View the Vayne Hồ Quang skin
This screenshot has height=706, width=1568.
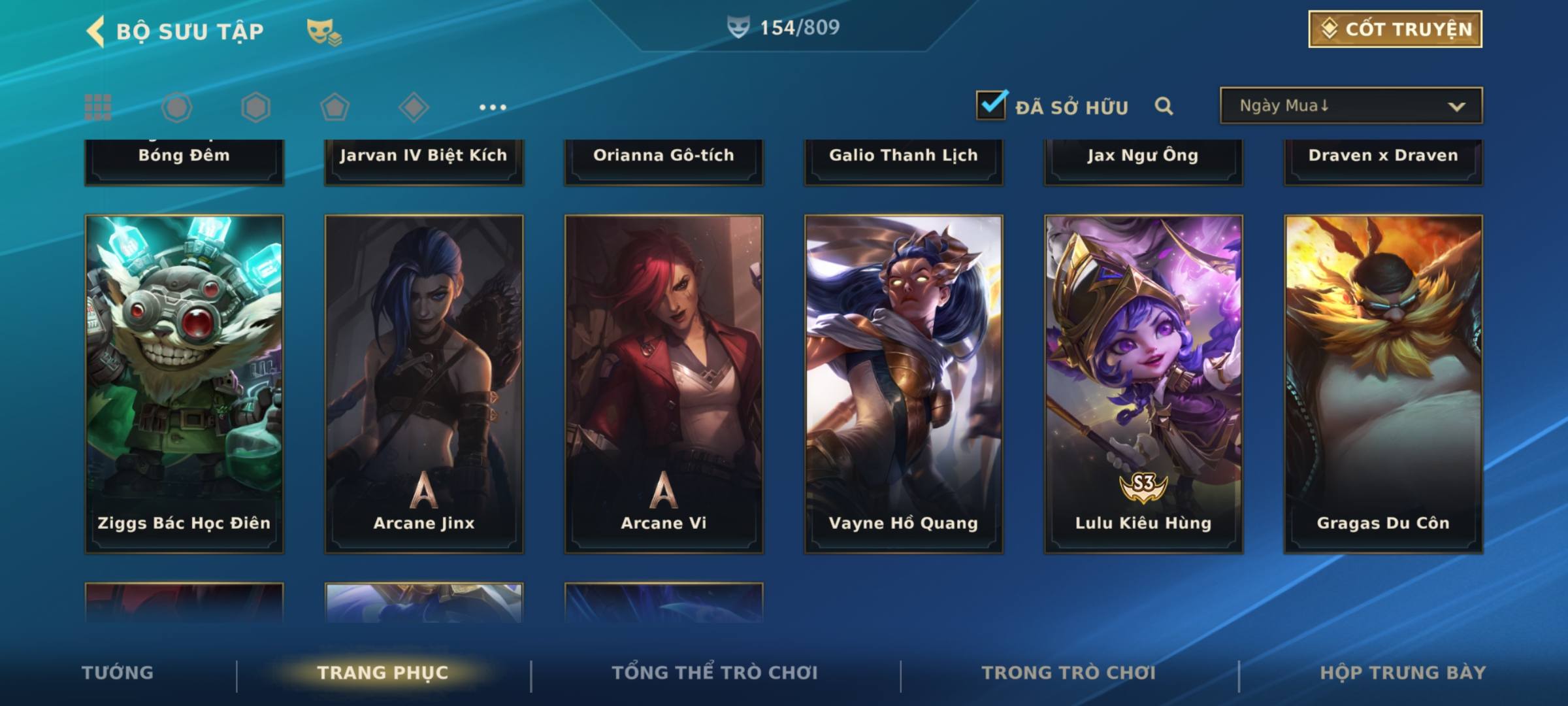coord(904,384)
